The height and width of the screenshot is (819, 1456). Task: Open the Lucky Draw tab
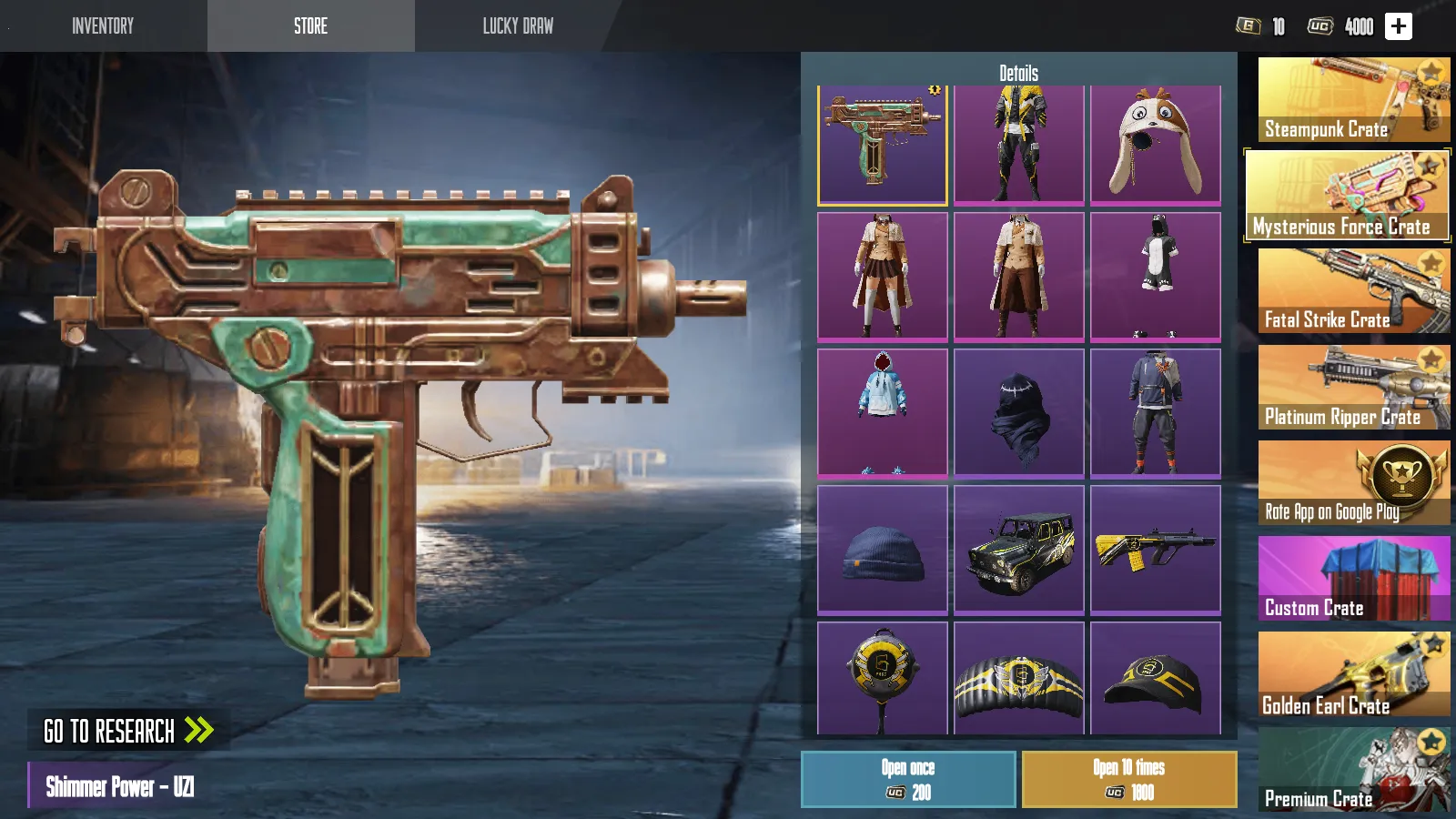tap(518, 25)
